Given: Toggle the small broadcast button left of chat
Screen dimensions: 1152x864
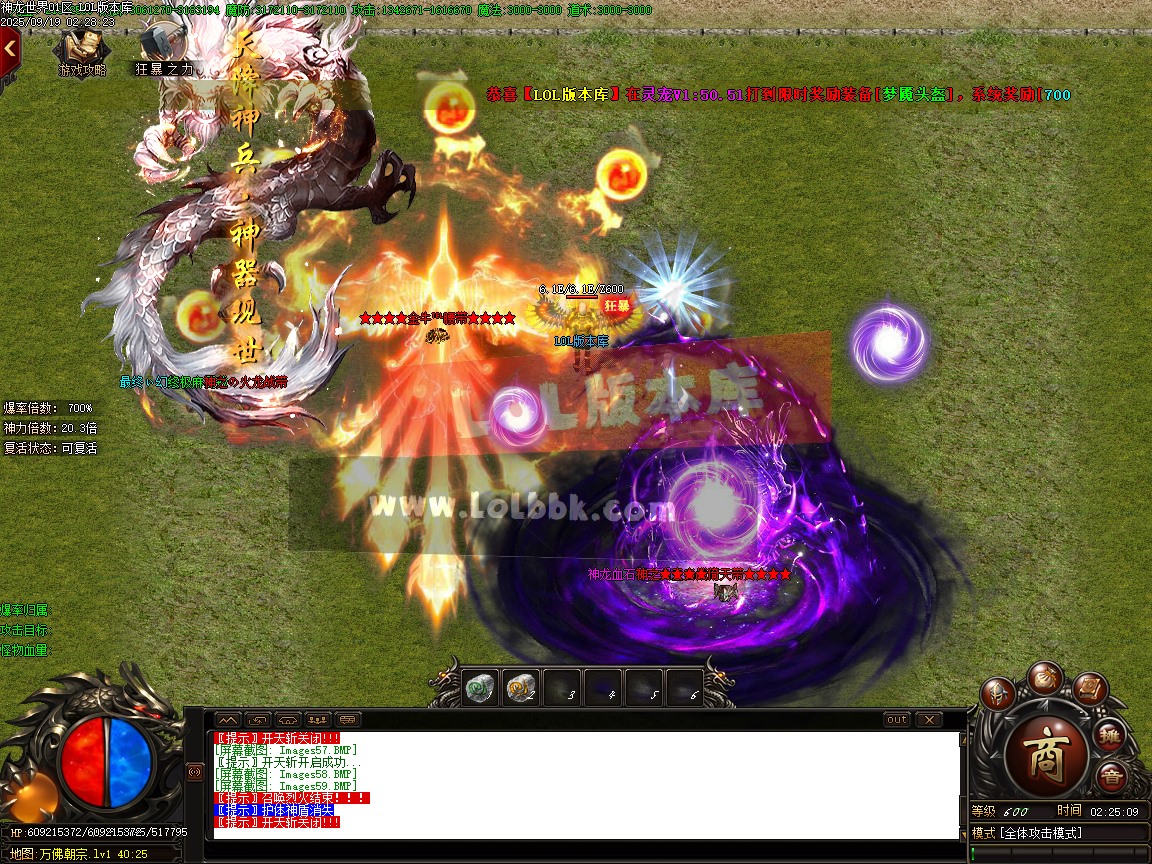Looking at the screenshot, I should [x=195, y=772].
